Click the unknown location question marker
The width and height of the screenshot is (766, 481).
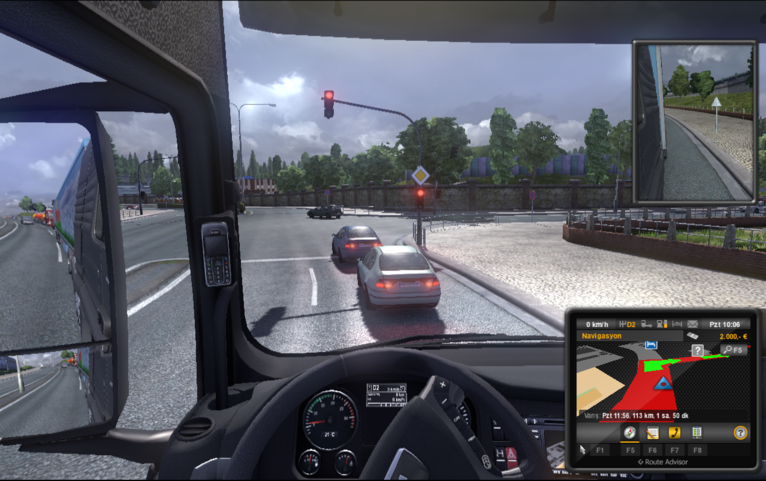(698, 350)
